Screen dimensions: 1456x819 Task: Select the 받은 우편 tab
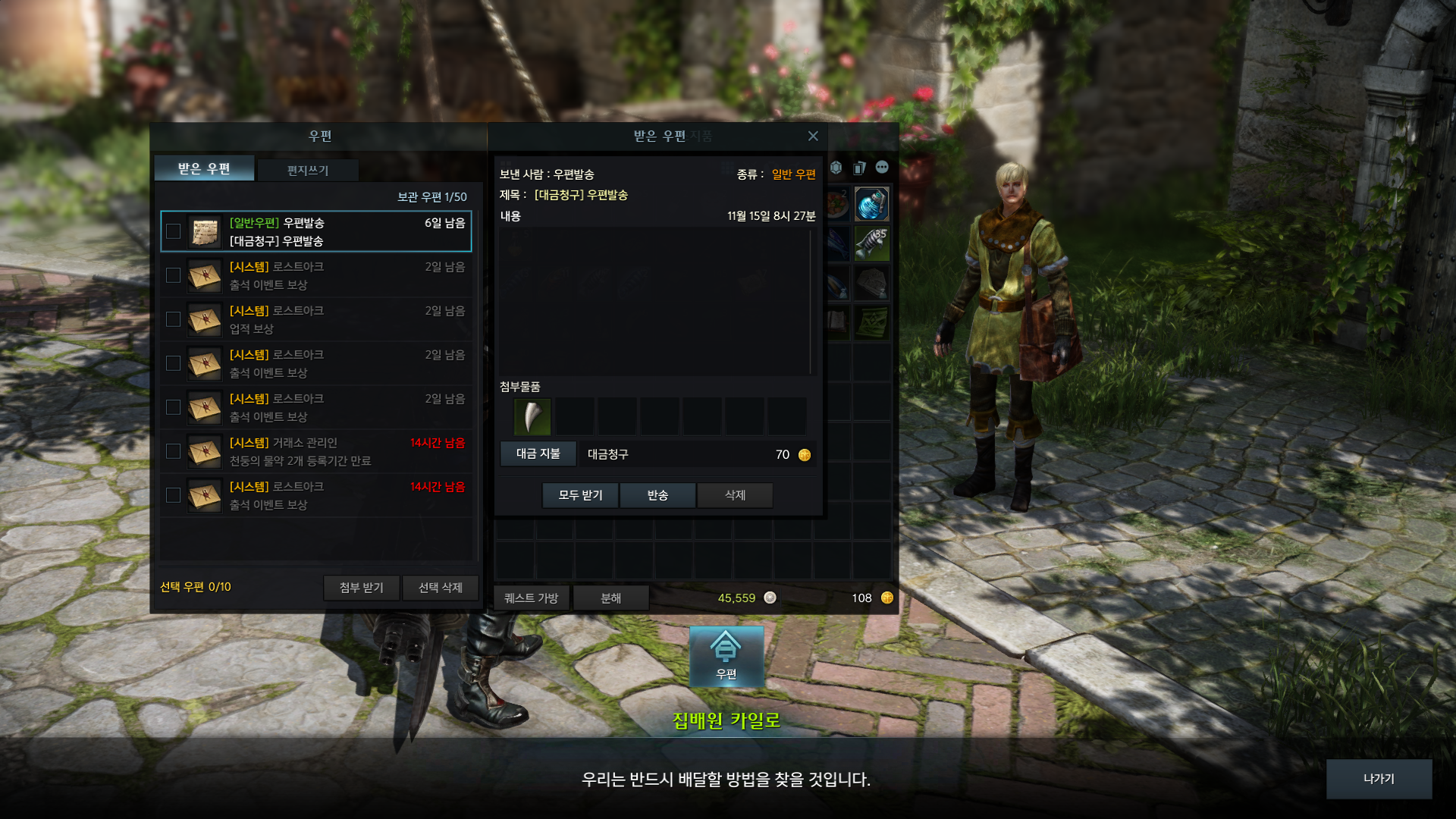(x=204, y=168)
